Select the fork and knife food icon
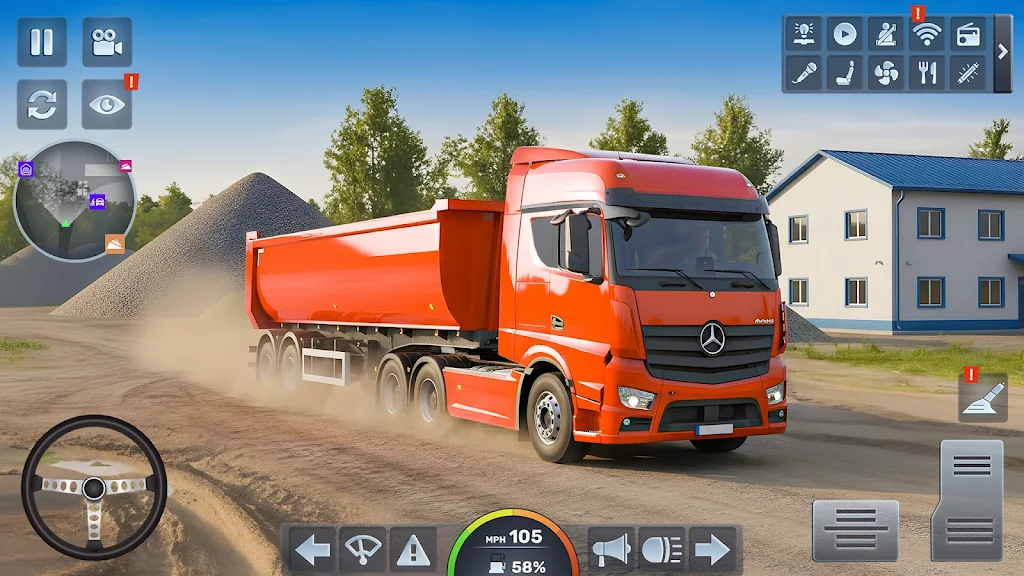 [x=927, y=72]
